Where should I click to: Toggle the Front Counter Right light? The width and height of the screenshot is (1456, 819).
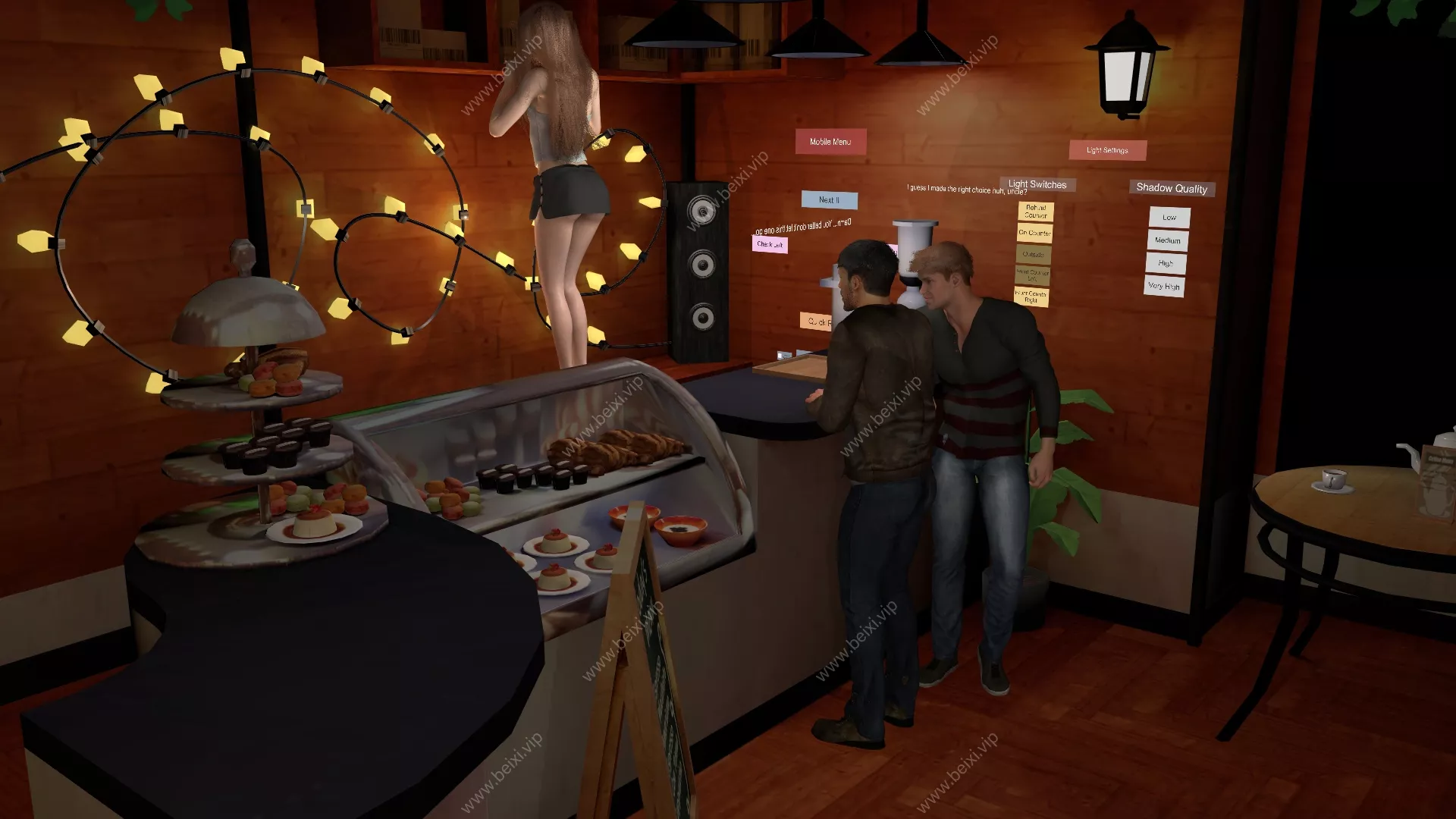(1031, 297)
